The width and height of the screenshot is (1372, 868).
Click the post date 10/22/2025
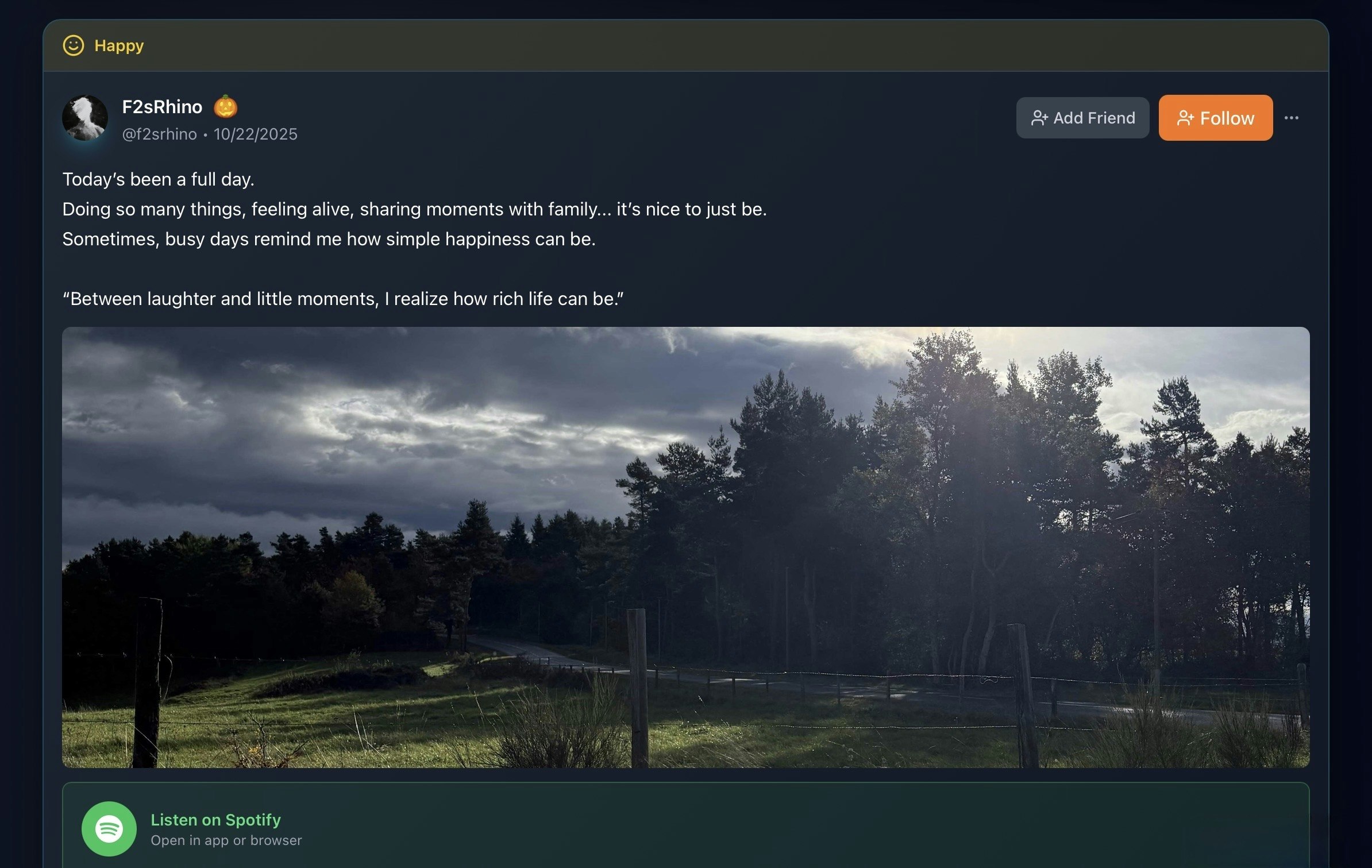tap(255, 133)
